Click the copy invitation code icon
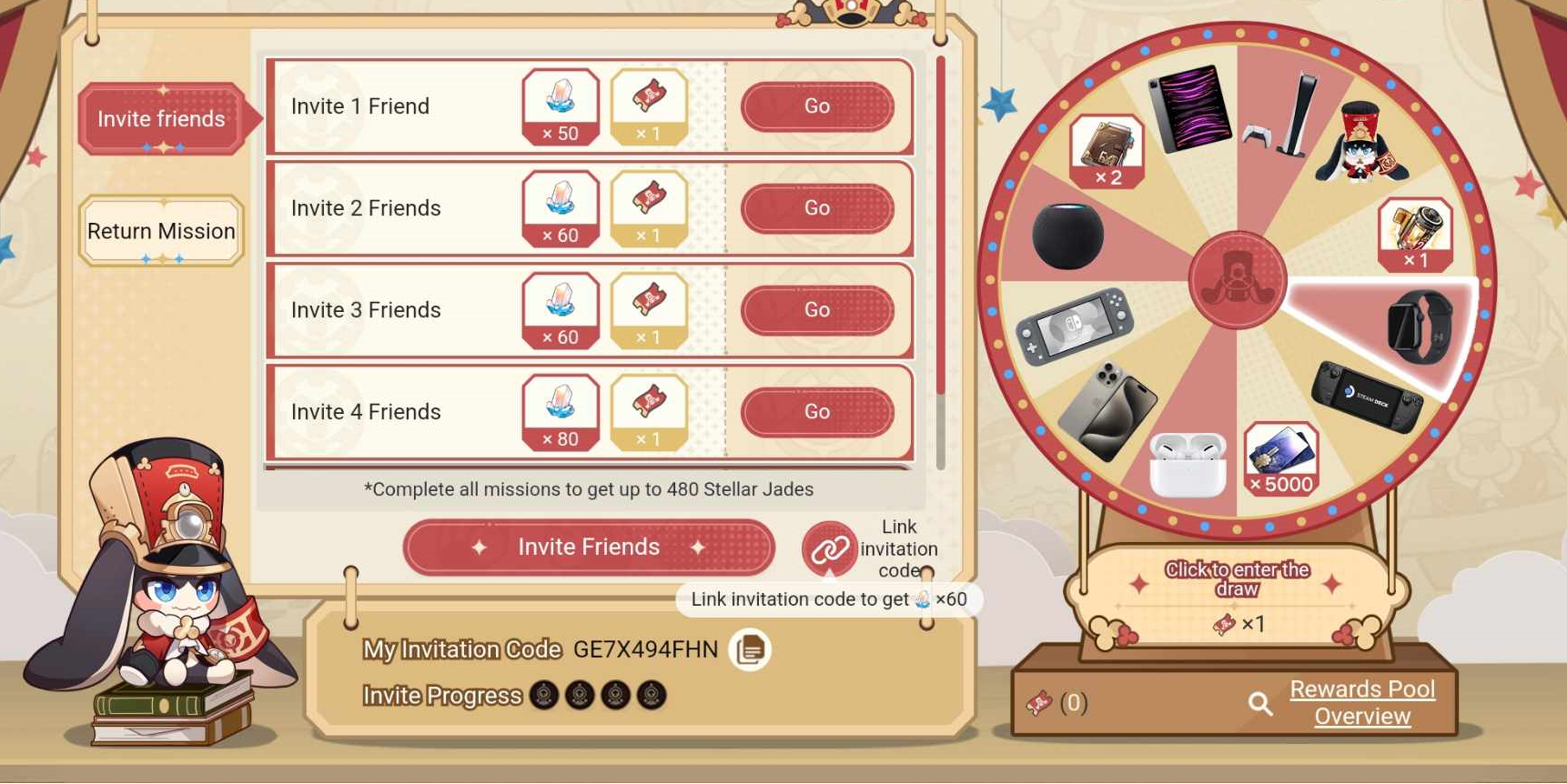The image size is (1567, 784). click(752, 649)
